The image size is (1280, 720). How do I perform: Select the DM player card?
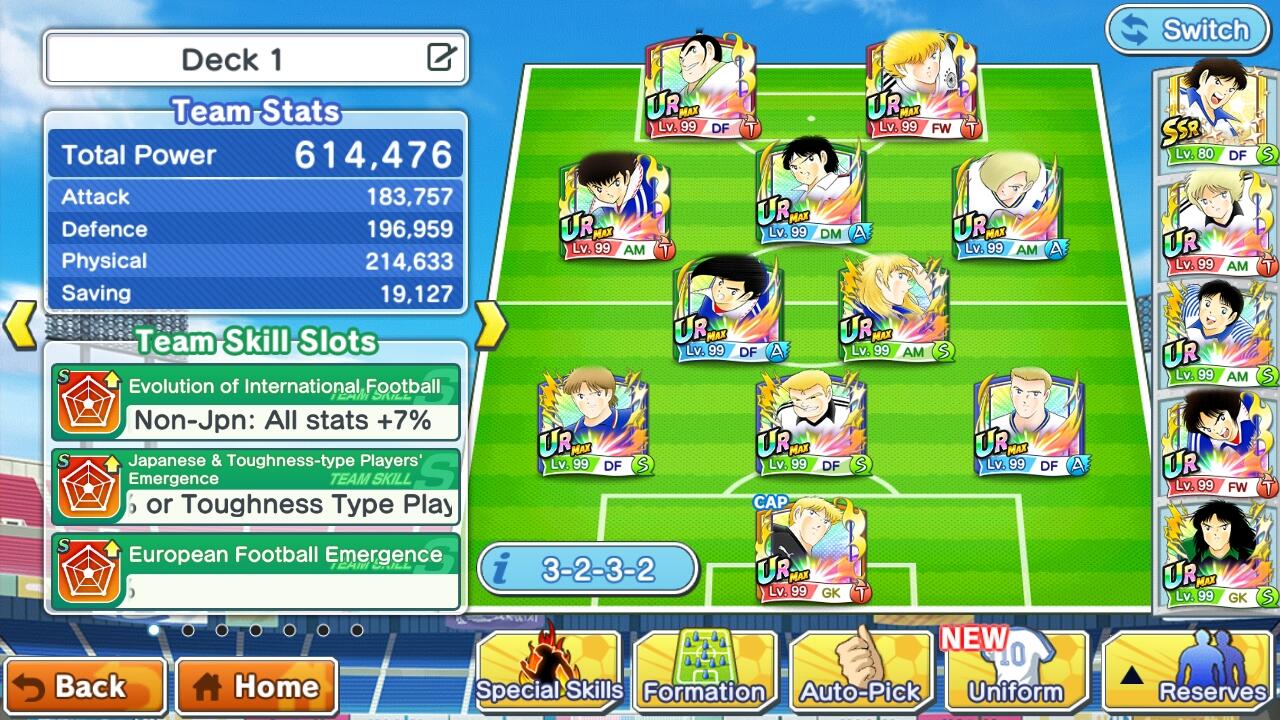811,192
